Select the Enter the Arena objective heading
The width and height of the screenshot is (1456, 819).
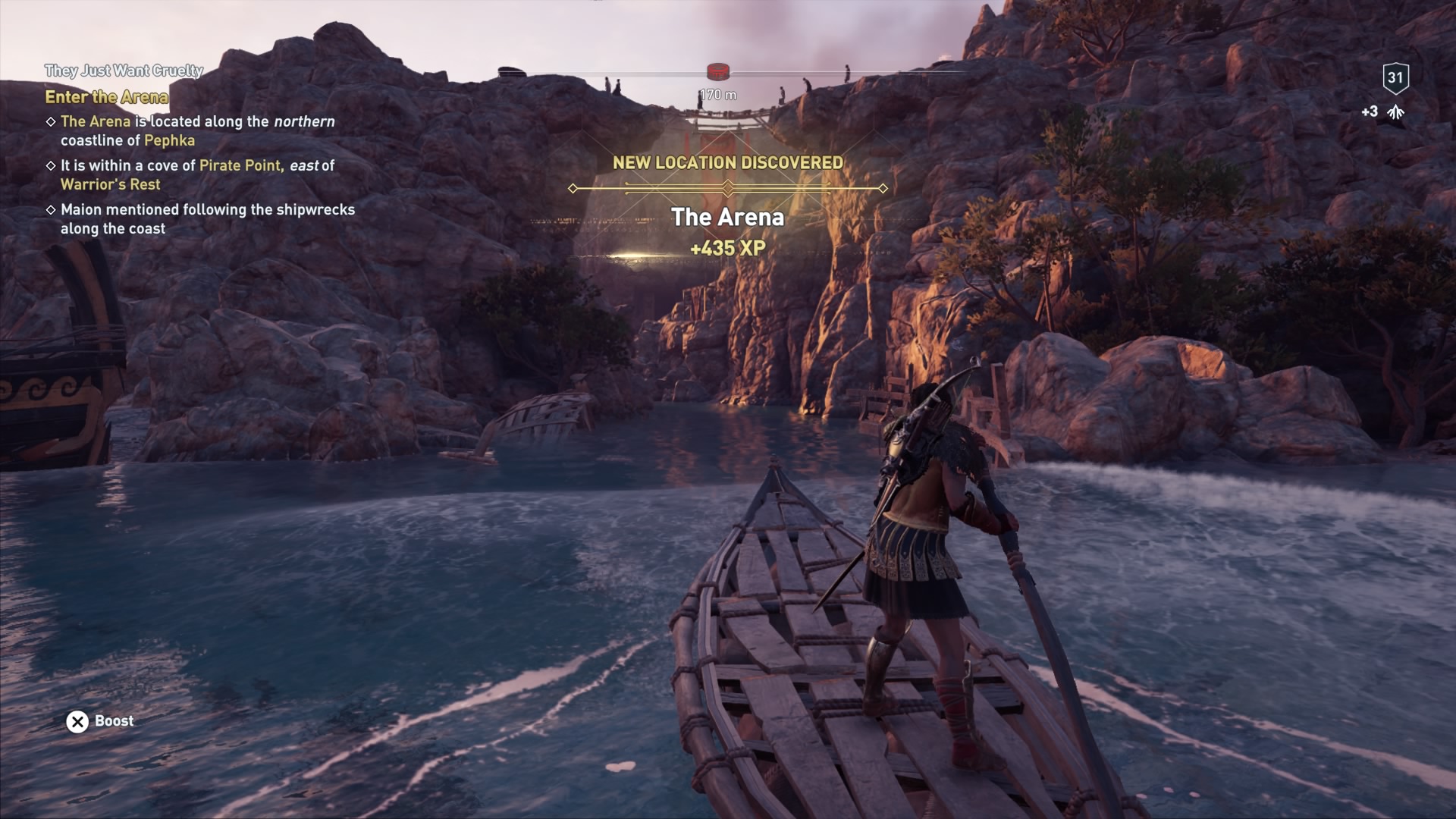point(106,97)
